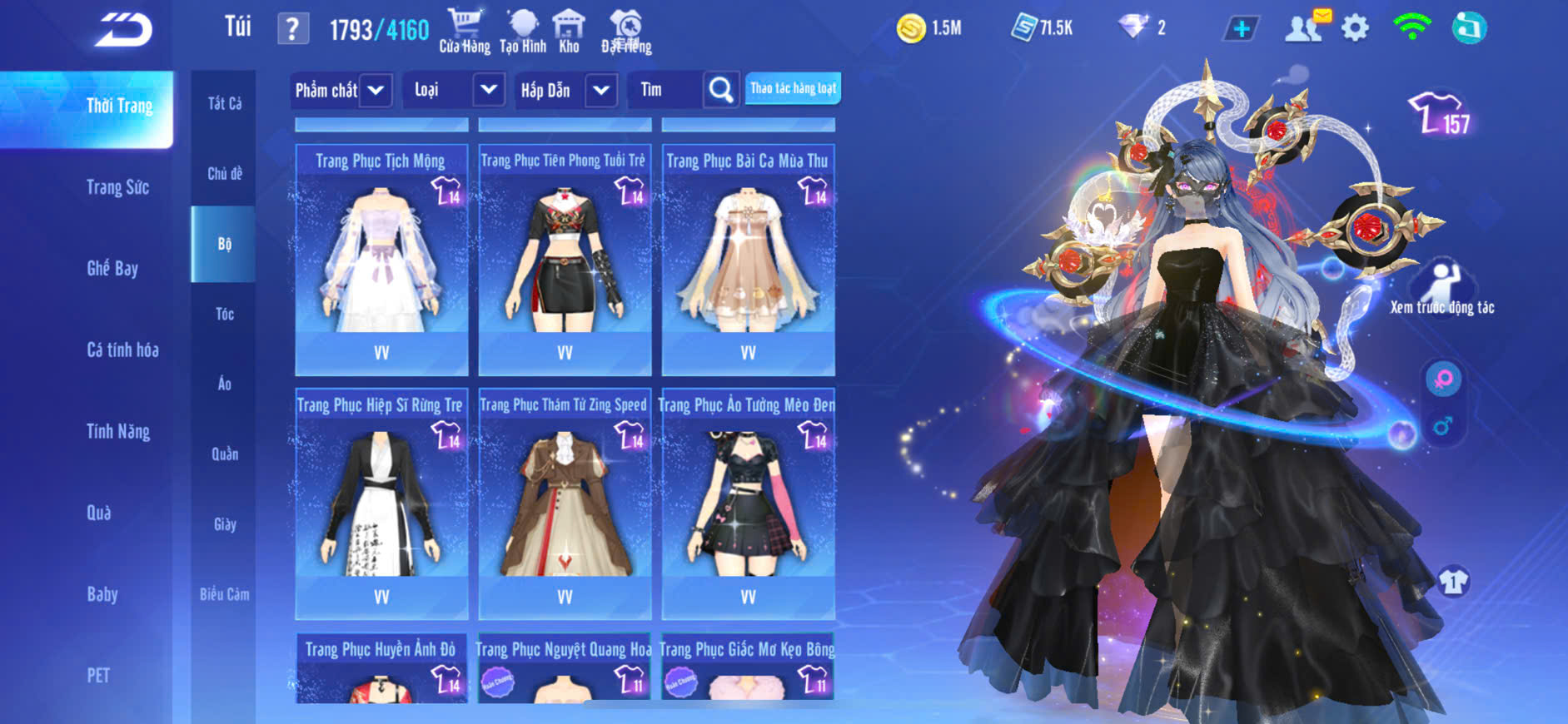The image size is (1568, 724).
Task: Add currency with the plus button
Action: [x=1241, y=29]
